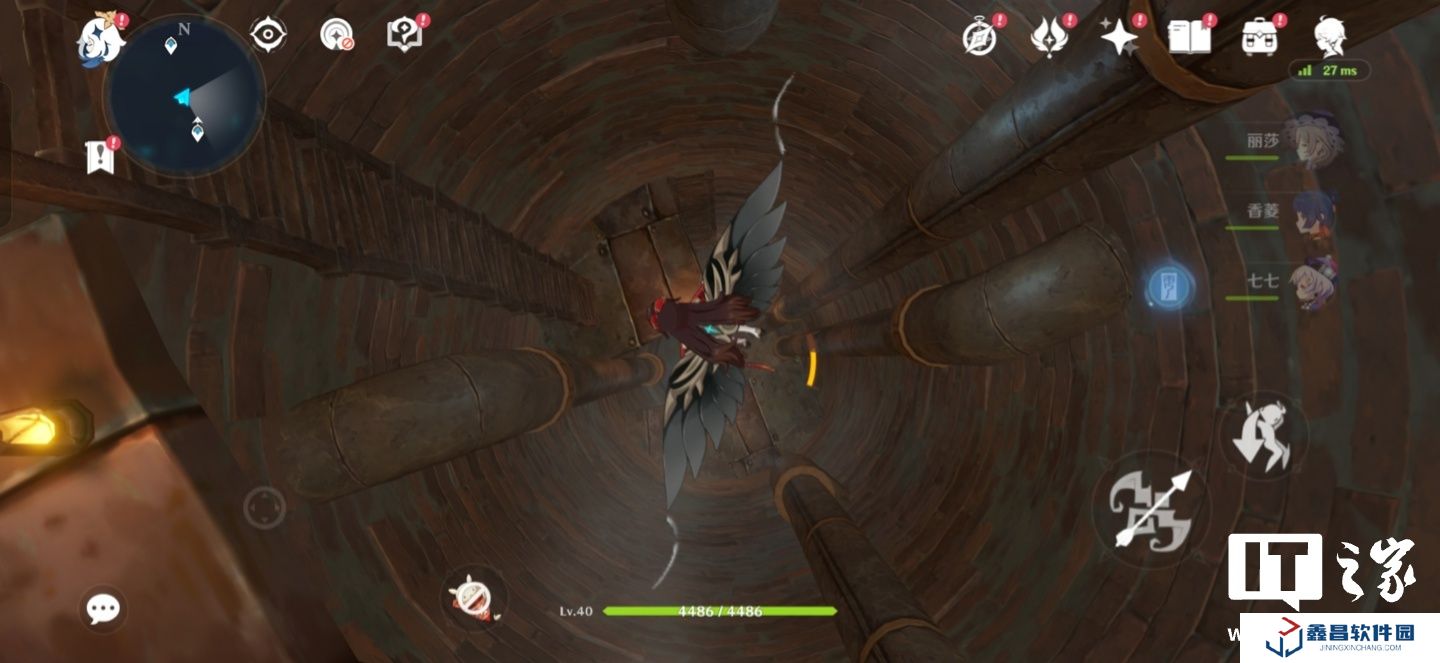Open the adventurer handbook book icon
The image size is (1440, 663).
tap(1189, 37)
